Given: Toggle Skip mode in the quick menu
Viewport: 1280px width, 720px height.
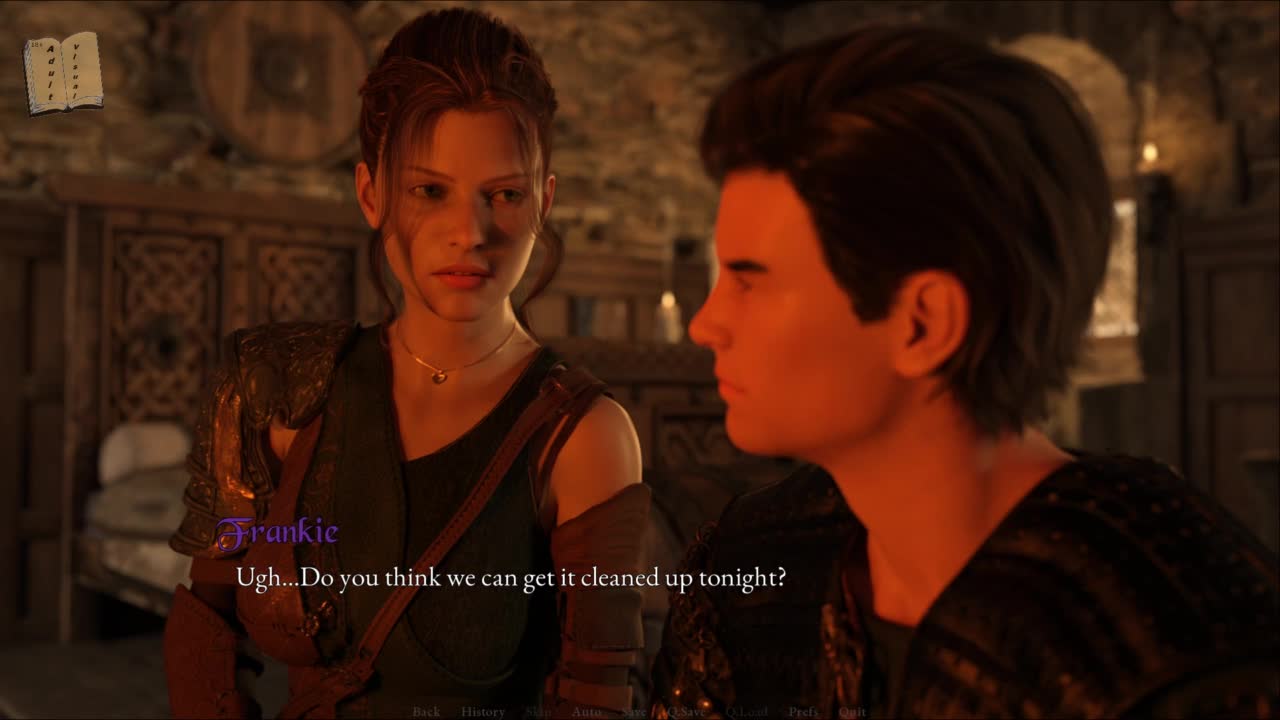Looking at the screenshot, I should tap(537, 712).
